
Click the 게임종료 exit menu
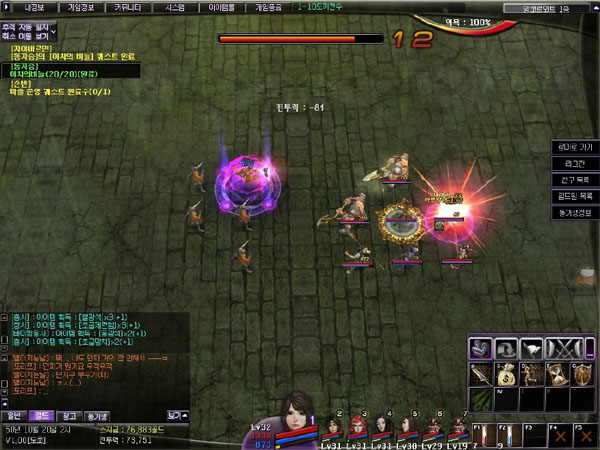pyautogui.click(x=270, y=6)
